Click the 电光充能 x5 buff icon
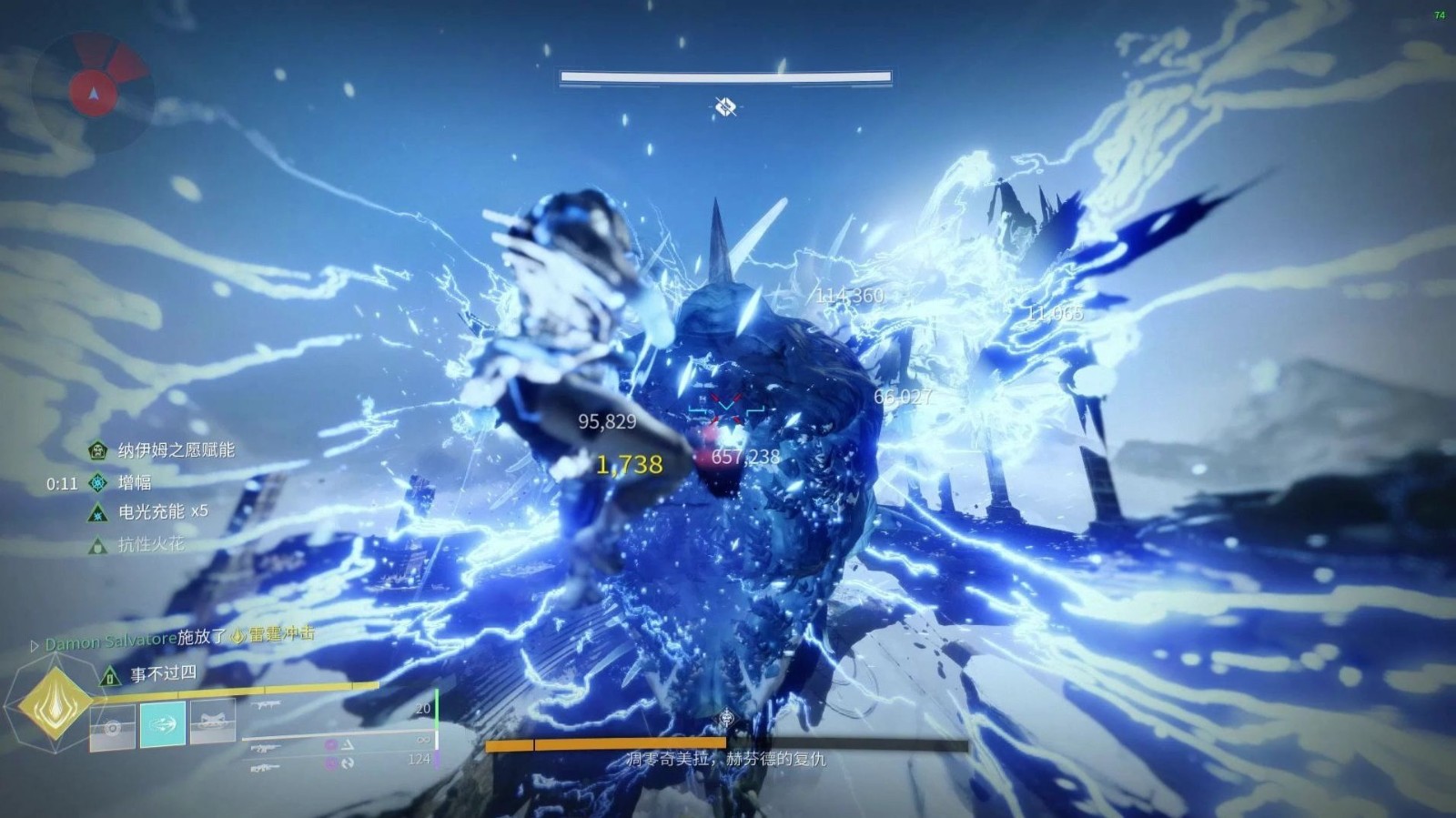Screen dimensions: 1456x818 pyautogui.click(x=97, y=513)
